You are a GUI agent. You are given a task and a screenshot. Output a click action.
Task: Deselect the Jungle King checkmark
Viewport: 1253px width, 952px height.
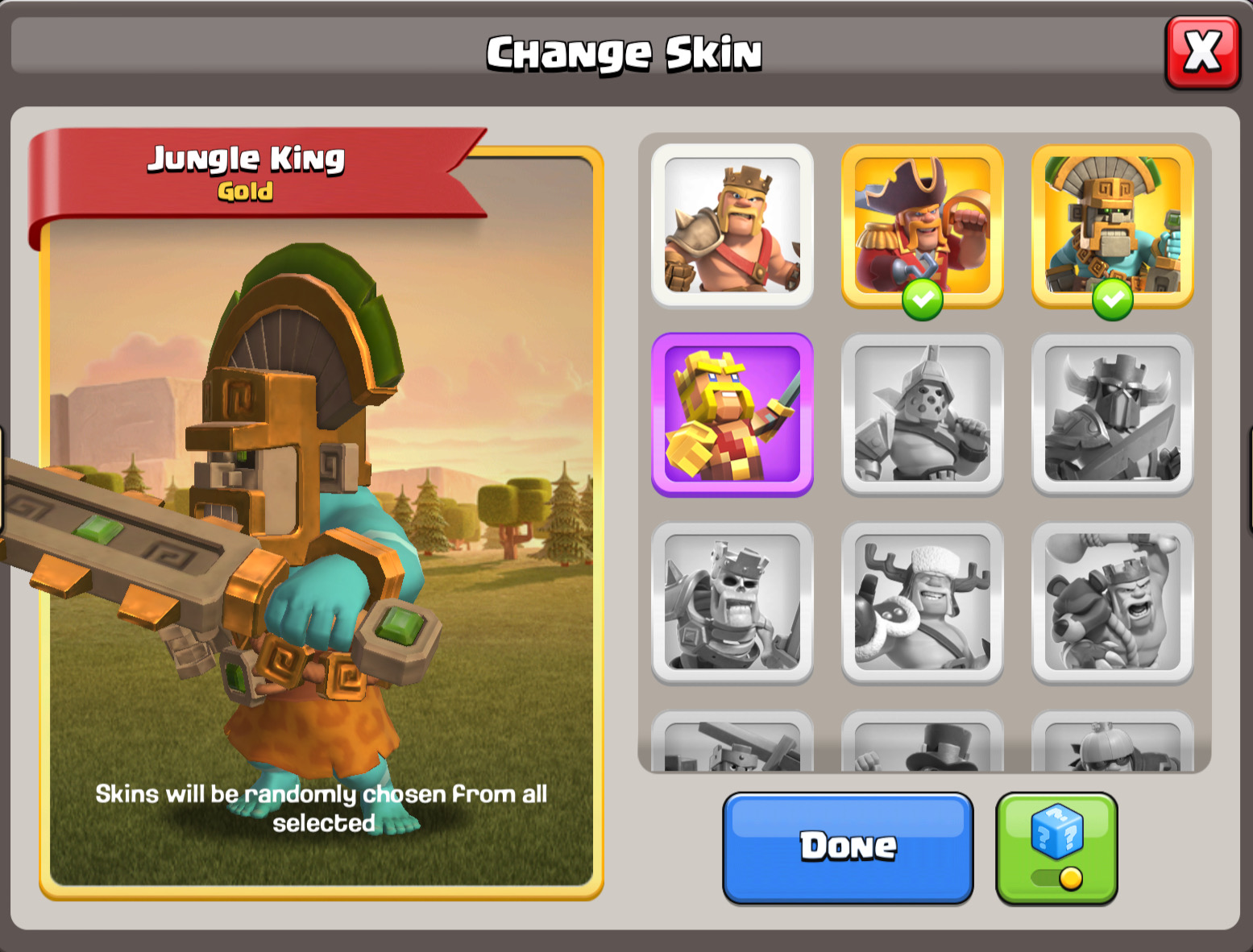point(1112,299)
